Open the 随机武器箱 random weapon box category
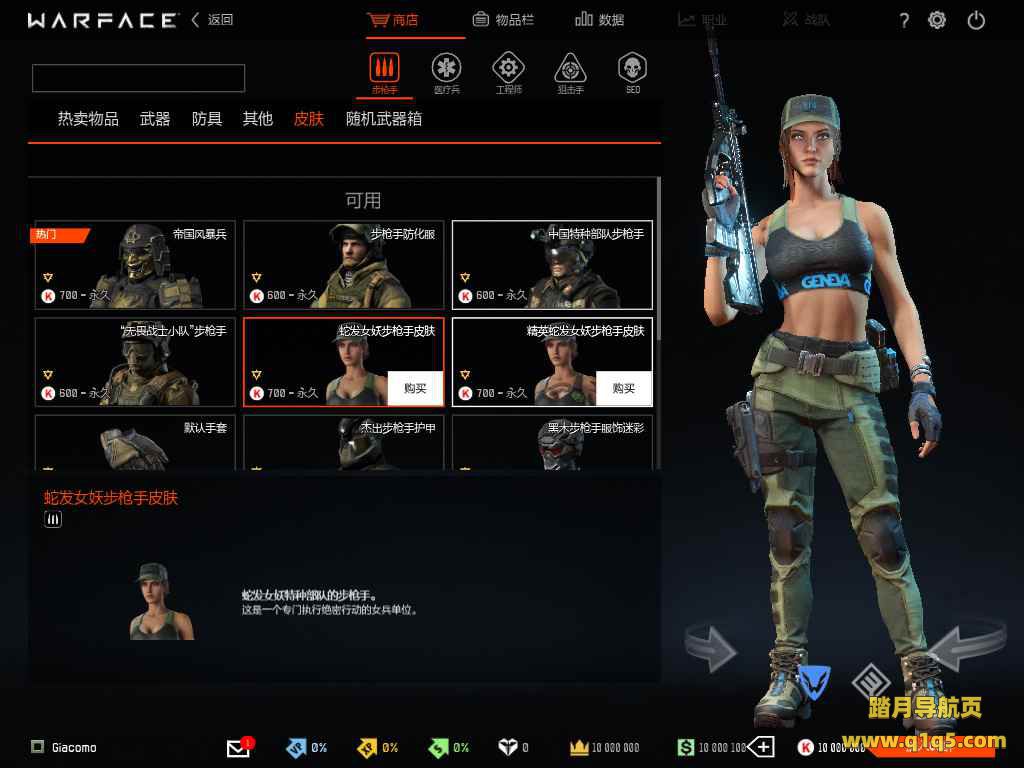This screenshot has height=768, width=1024. pos(384,119)
